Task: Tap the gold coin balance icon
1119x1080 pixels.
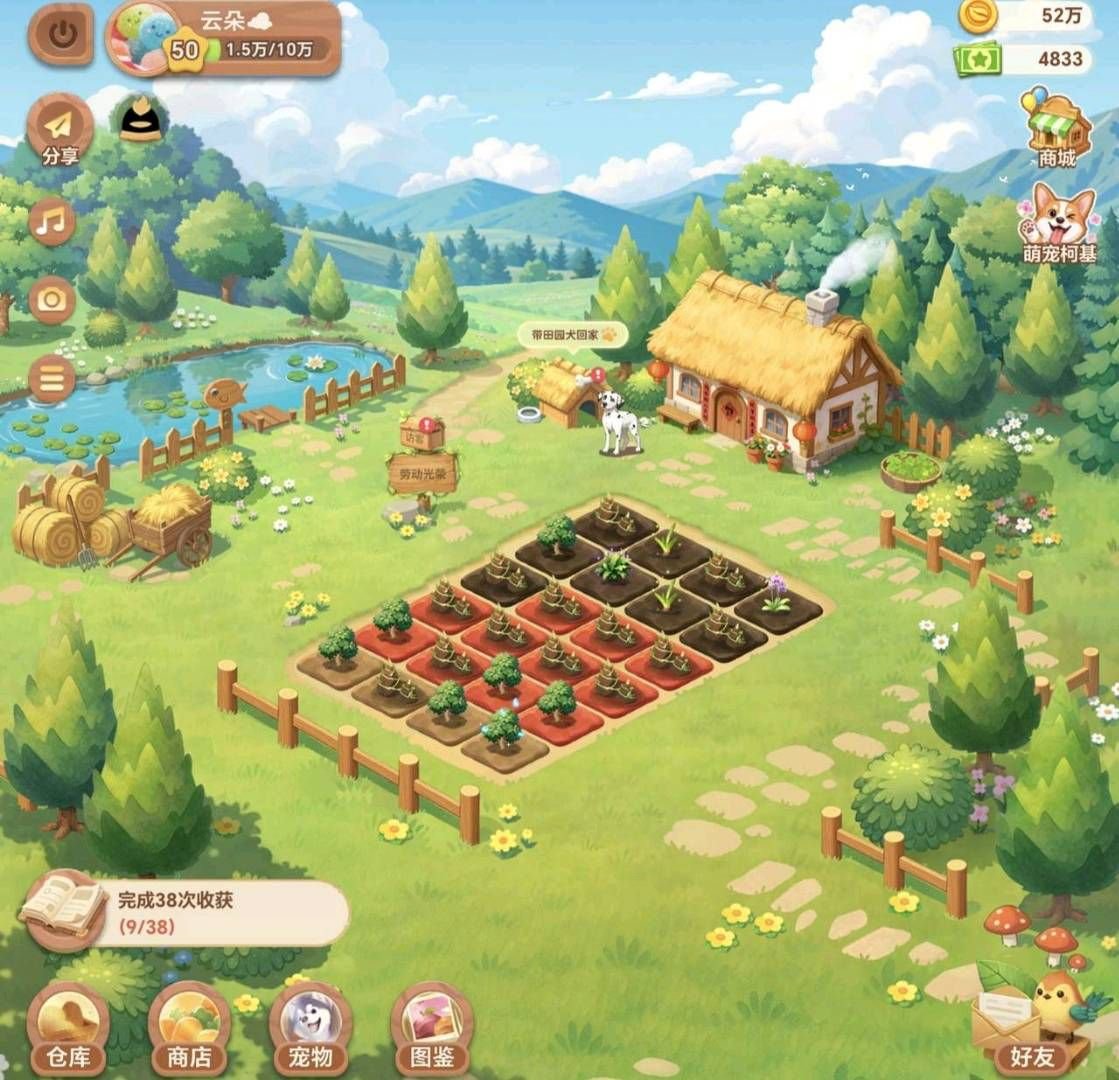Action: pos(977,15)
